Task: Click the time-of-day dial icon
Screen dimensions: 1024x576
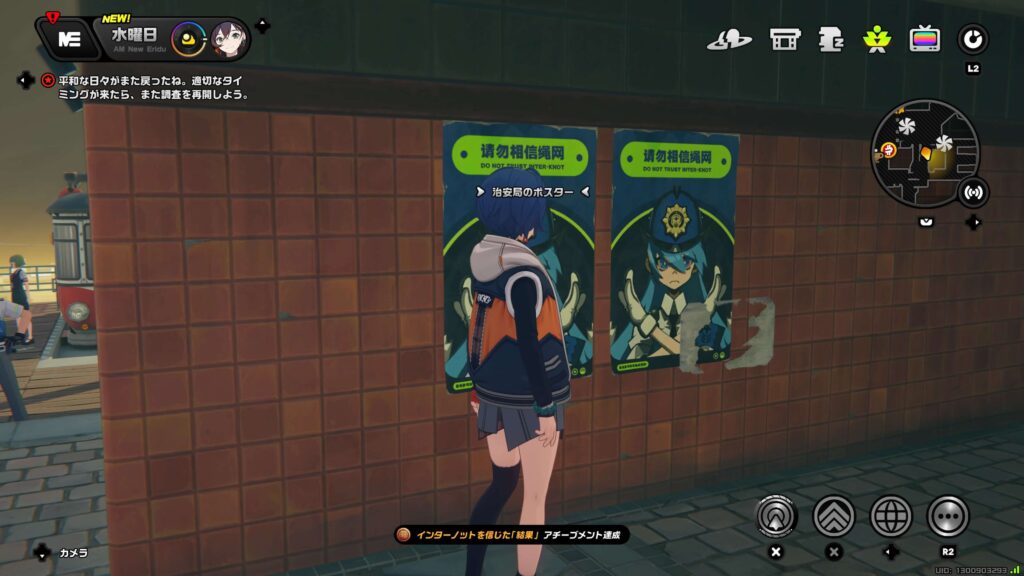Action: pyautogui.click(x=187, y=40)
